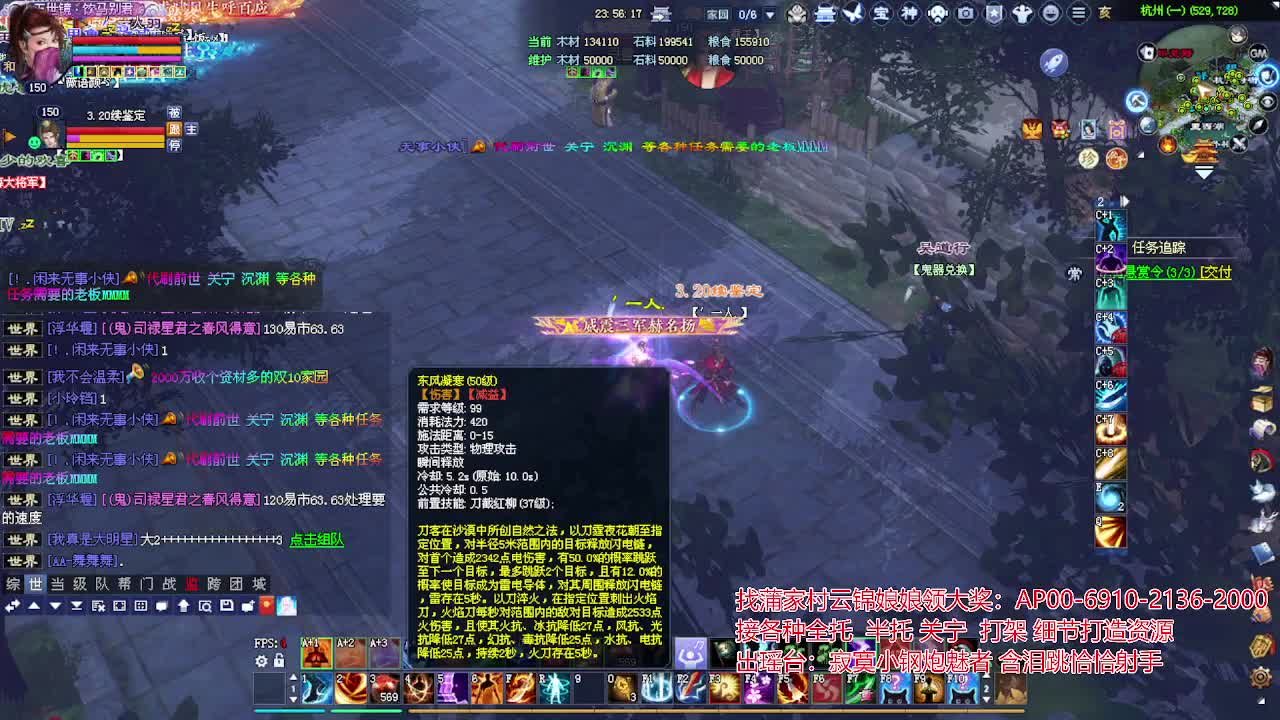Open the 宝 treasure icon on the top toolbar
This screenshot has width=1280, height=720.
(x=880, y=12)
